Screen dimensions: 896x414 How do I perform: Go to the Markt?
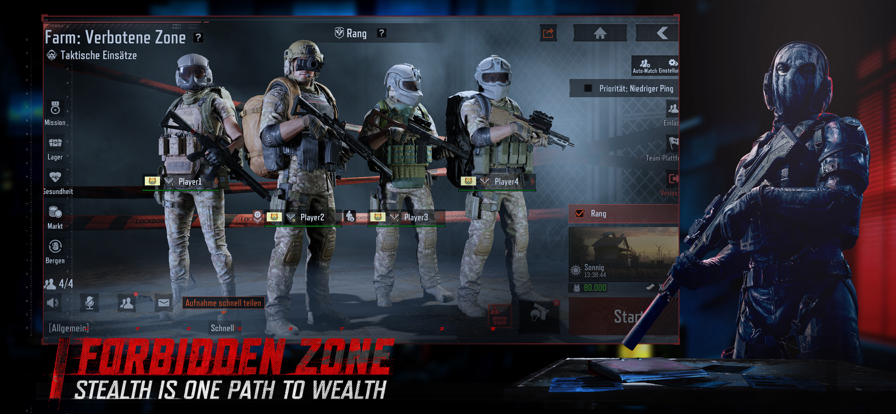[x=55, y=215]
